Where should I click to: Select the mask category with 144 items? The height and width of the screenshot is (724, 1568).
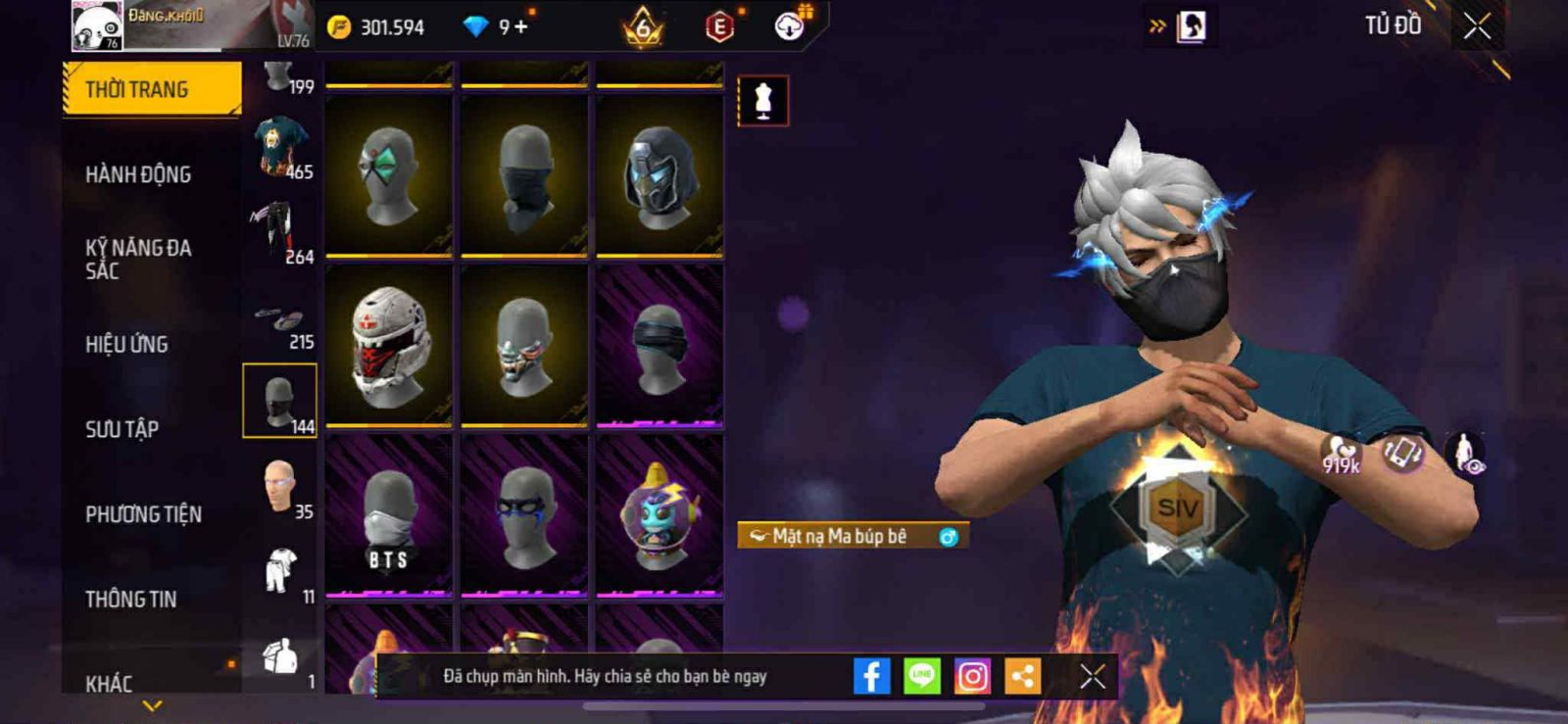click(279, 401)
